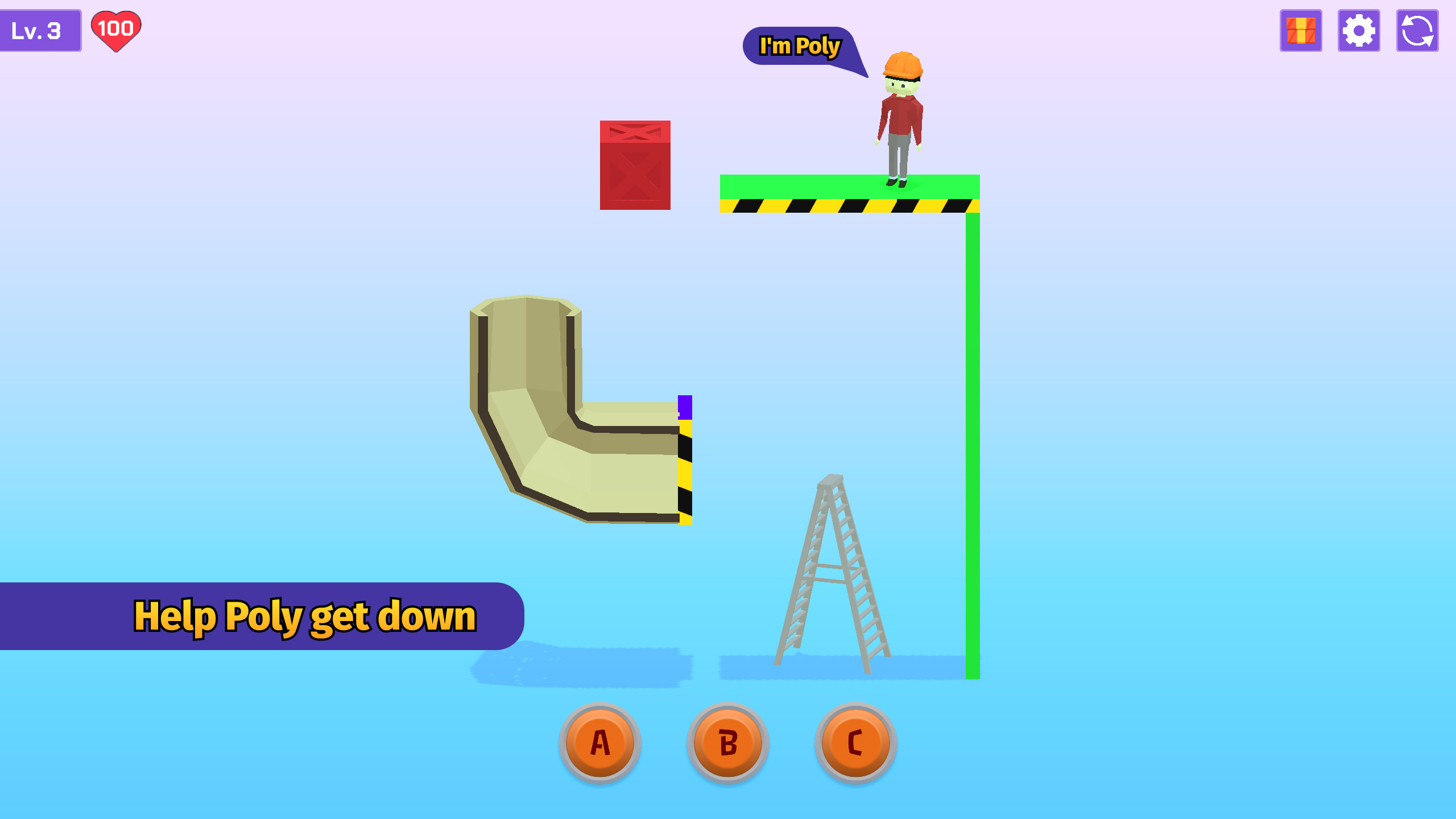Open the gift box rewards icon
1456x819 pixels.
1301,31
